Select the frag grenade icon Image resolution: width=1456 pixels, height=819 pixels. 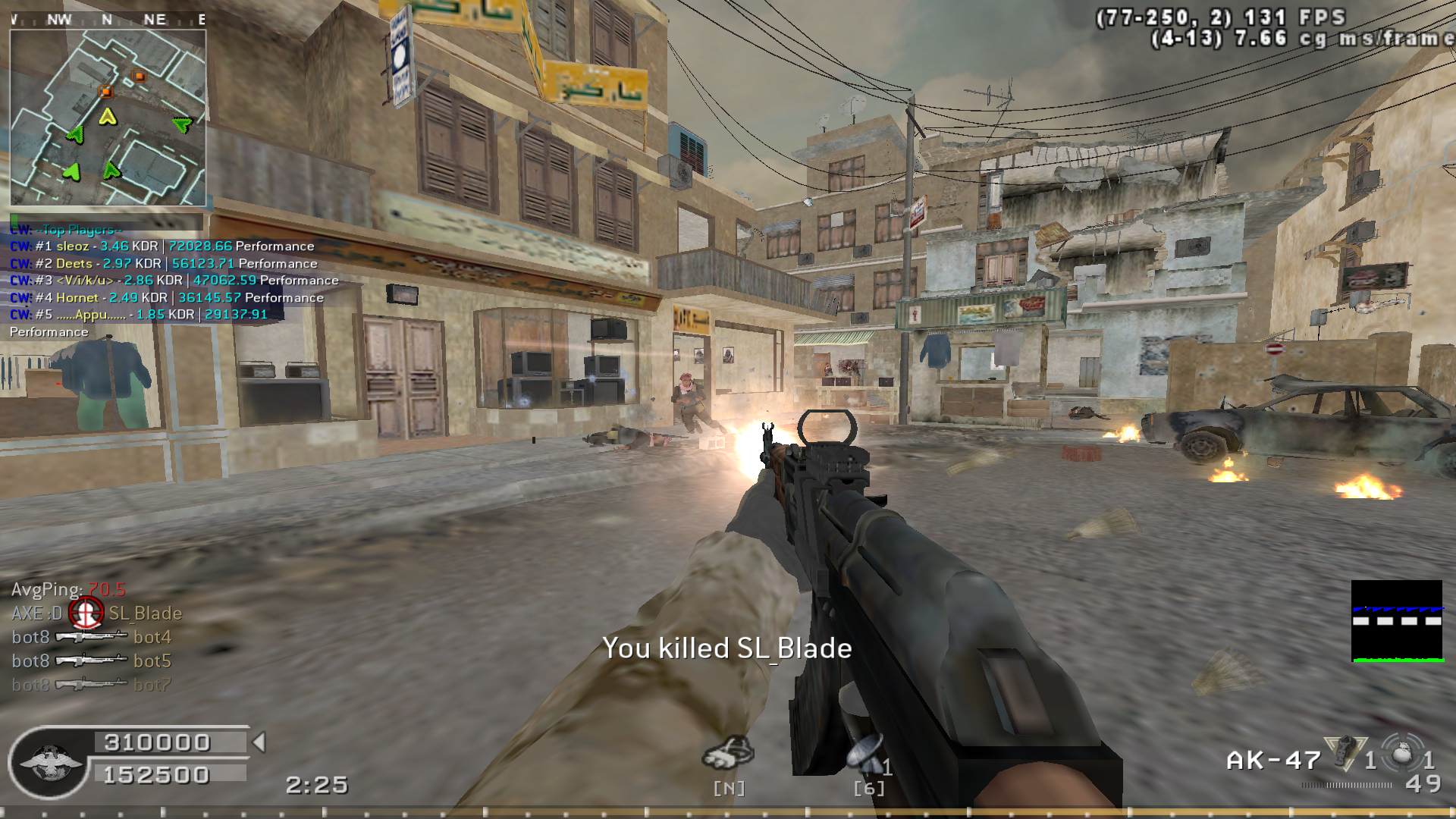click(1402, 755)
